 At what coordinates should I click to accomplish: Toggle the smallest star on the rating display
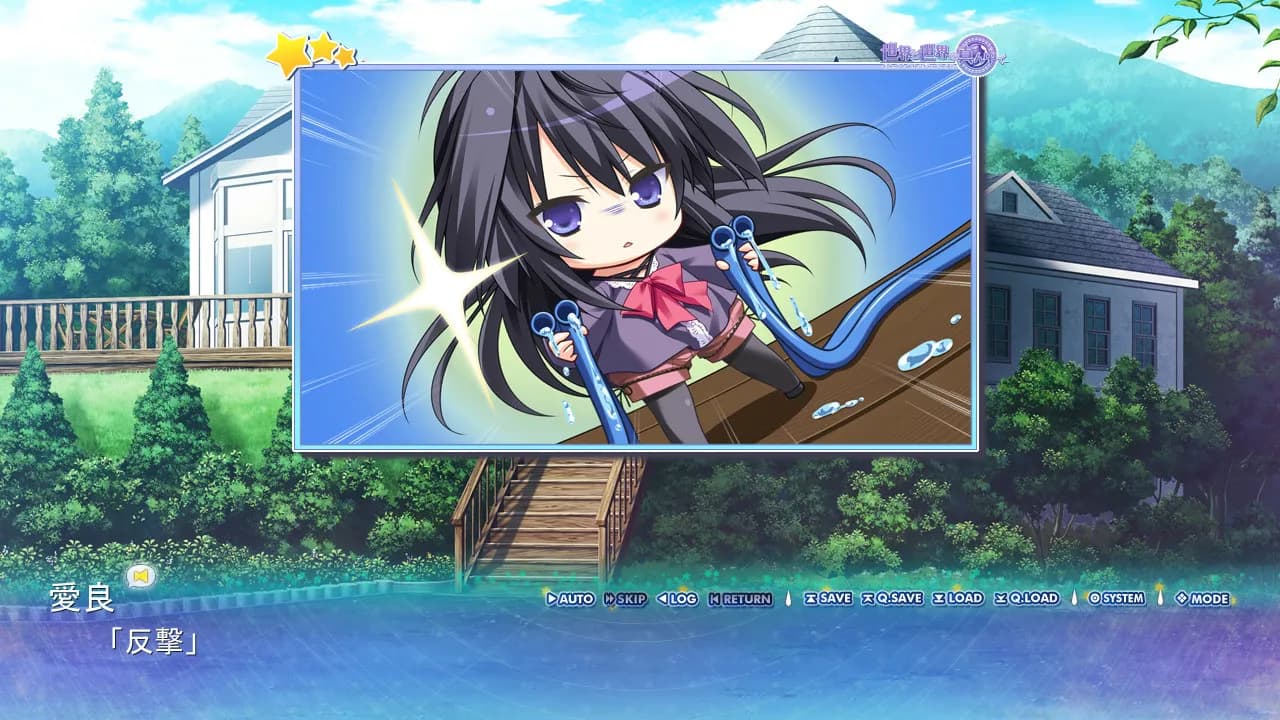click(346, 56)
